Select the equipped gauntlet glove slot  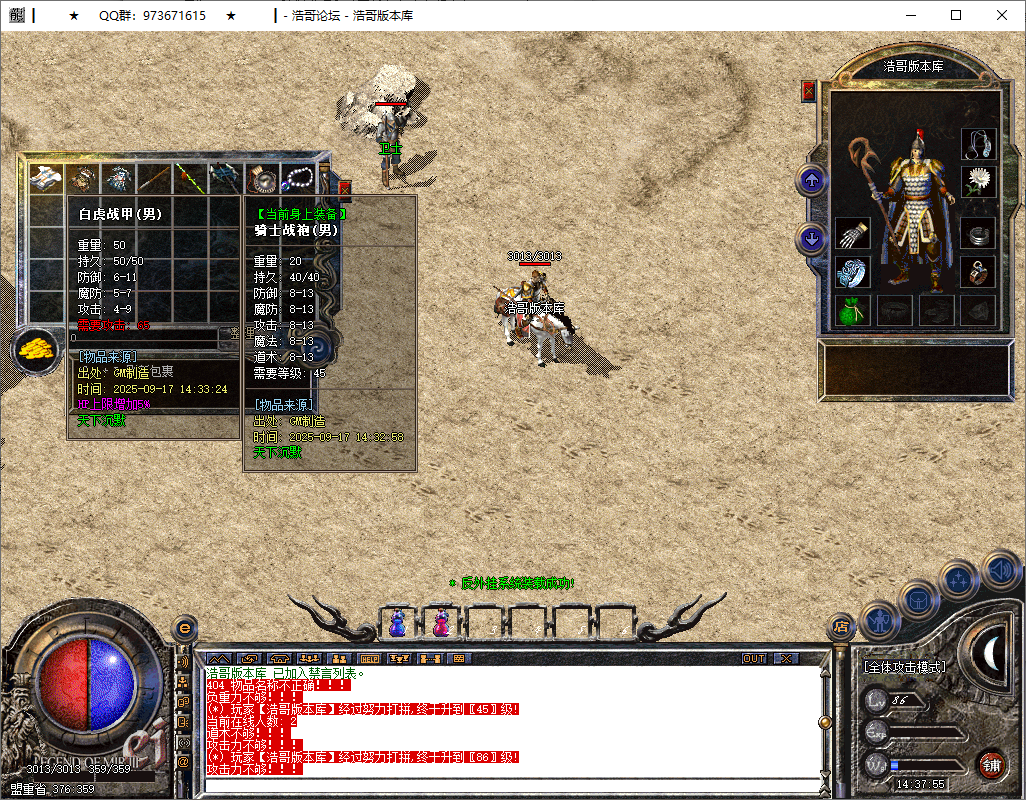coord(852,235)
